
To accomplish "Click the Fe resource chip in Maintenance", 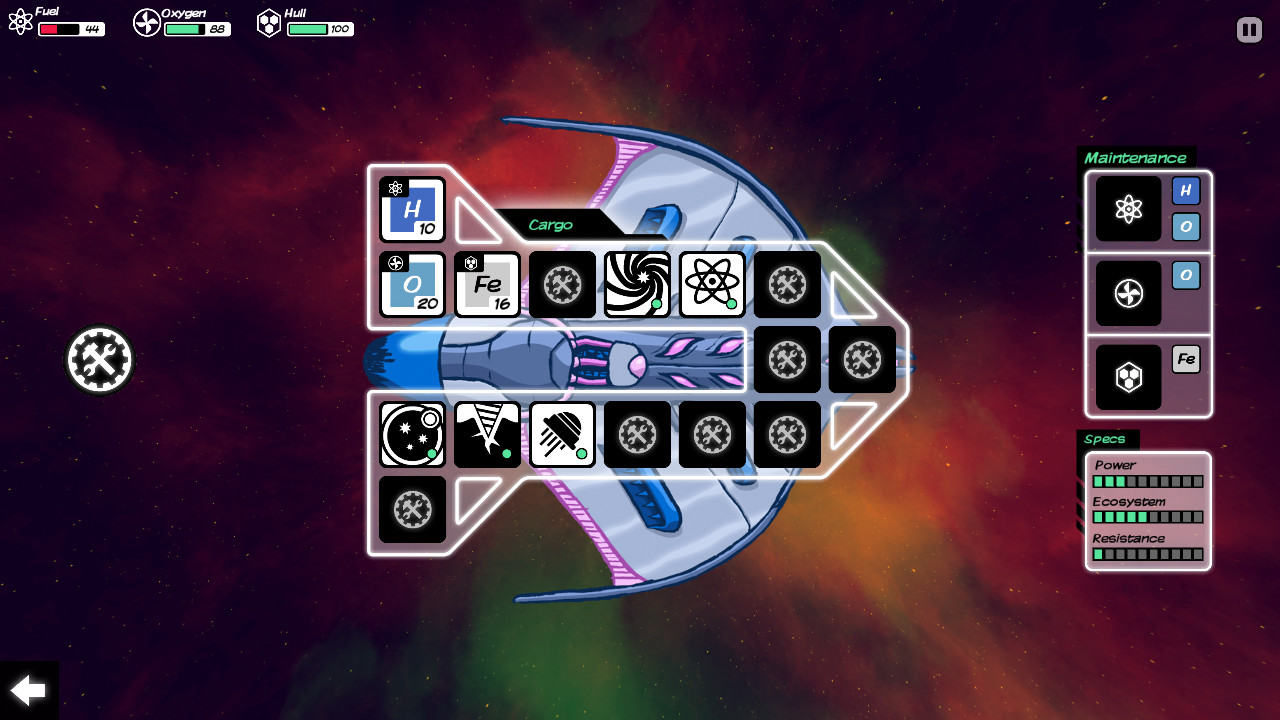I will (1184, 359).
